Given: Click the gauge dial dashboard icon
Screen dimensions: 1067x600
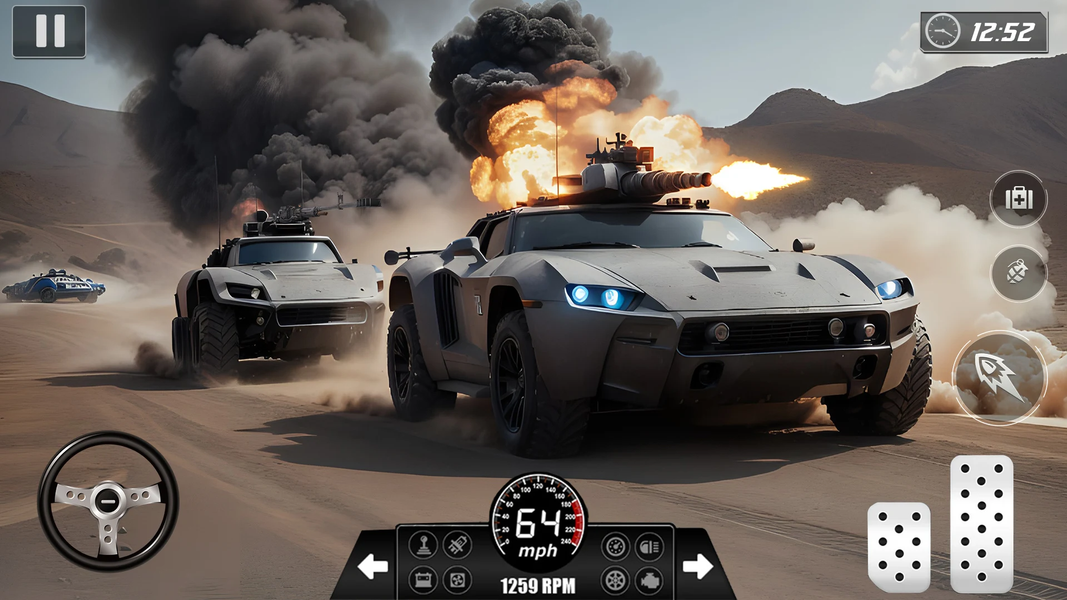Looking at the screenshot, I should 615,546.
